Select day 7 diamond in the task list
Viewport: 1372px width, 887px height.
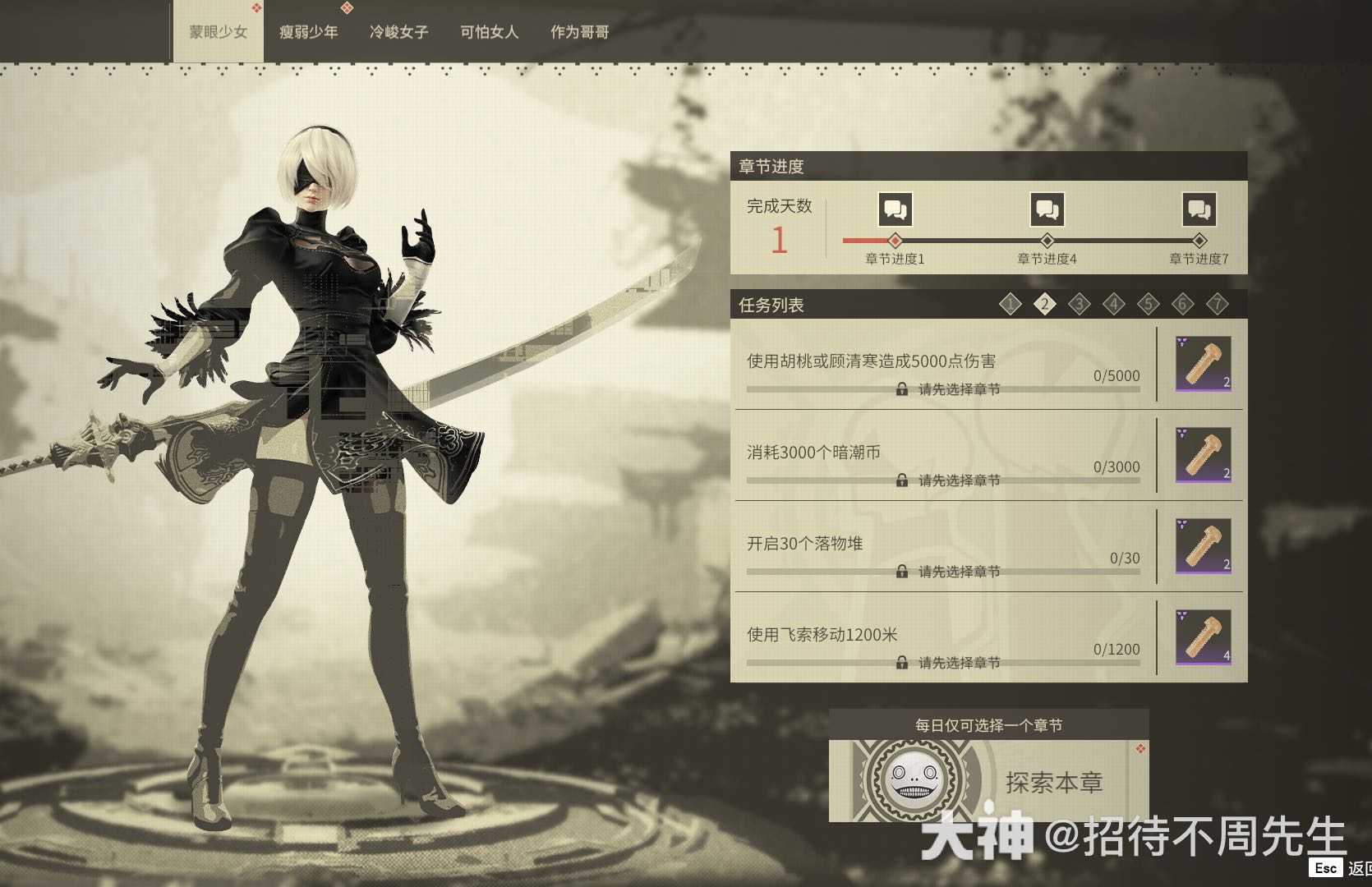(x=1217, y=303)
